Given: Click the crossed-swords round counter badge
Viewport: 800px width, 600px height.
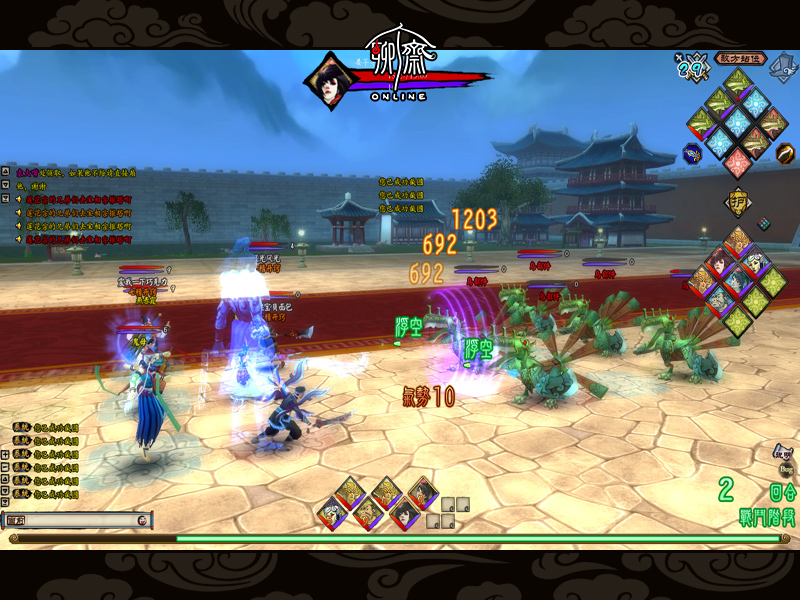Looking at the screenshot, I should (x=691, y=66).
